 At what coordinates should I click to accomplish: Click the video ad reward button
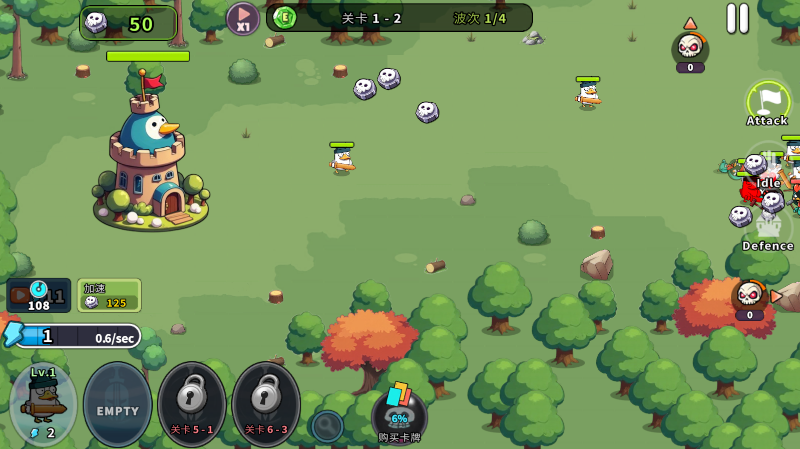point(38,295)
